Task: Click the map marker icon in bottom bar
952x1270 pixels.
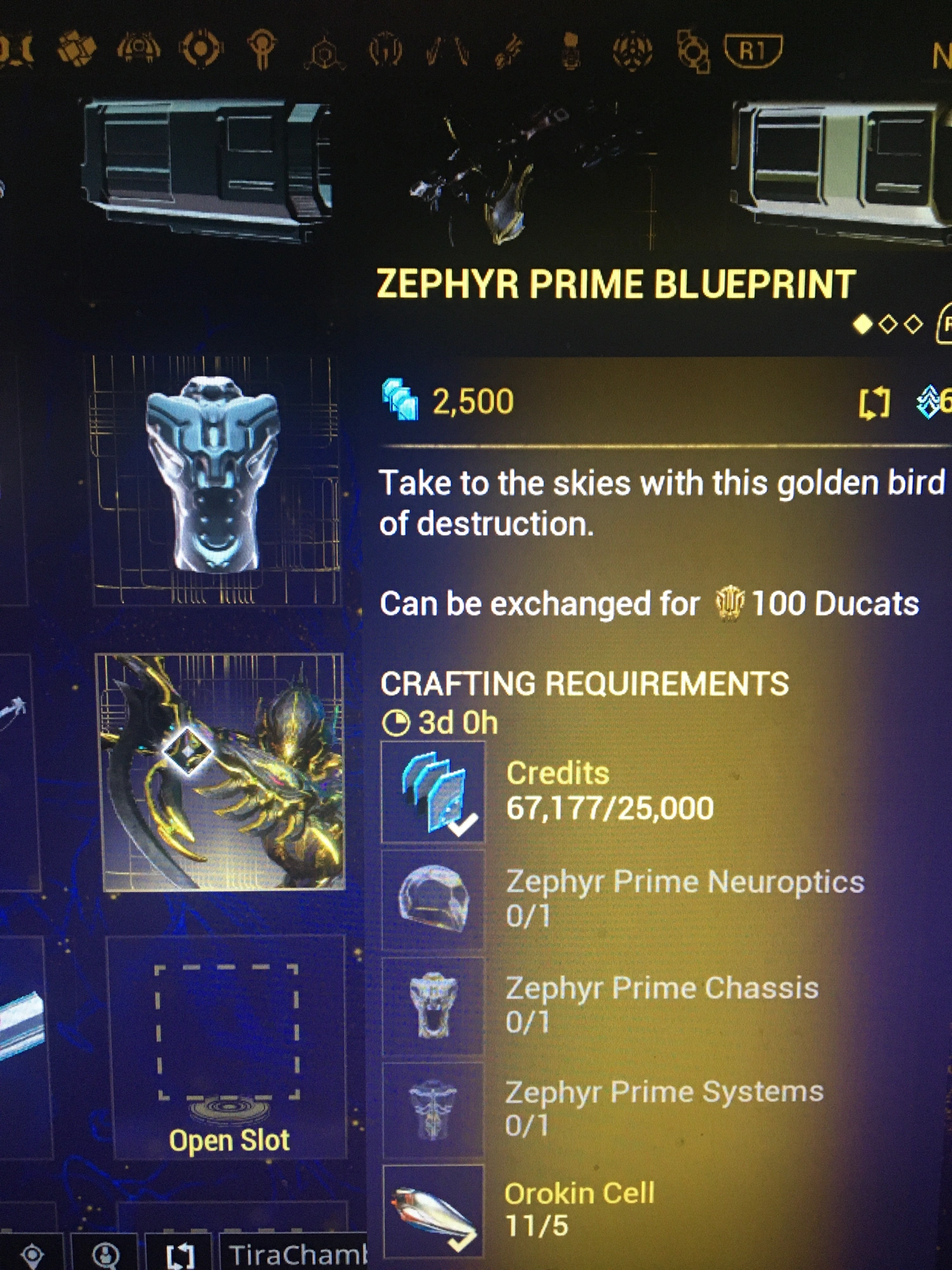Action: (32, 1255)
